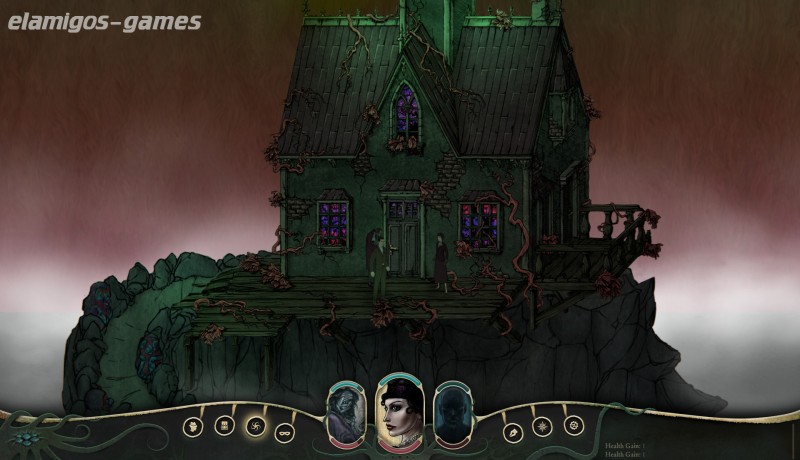Click the compass star icon

pyautogui.click(x=542, y=426)
